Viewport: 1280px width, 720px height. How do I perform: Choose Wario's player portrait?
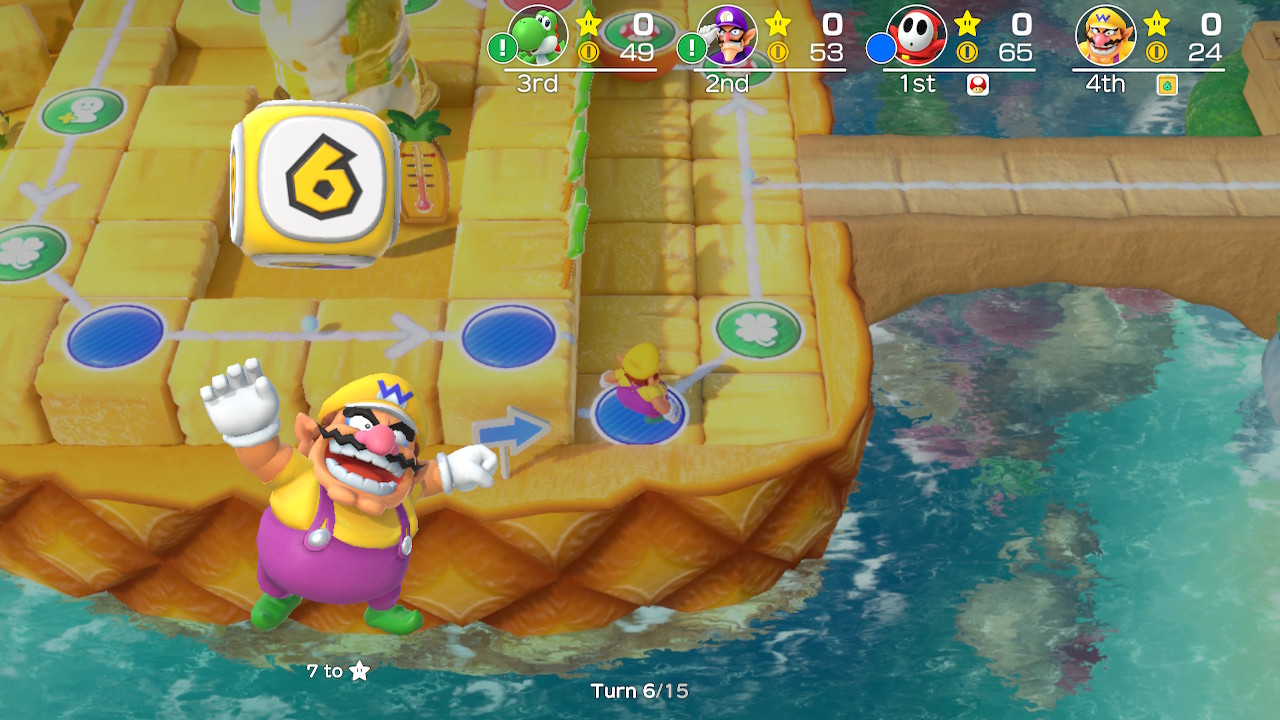click(x=1105, y=36)
